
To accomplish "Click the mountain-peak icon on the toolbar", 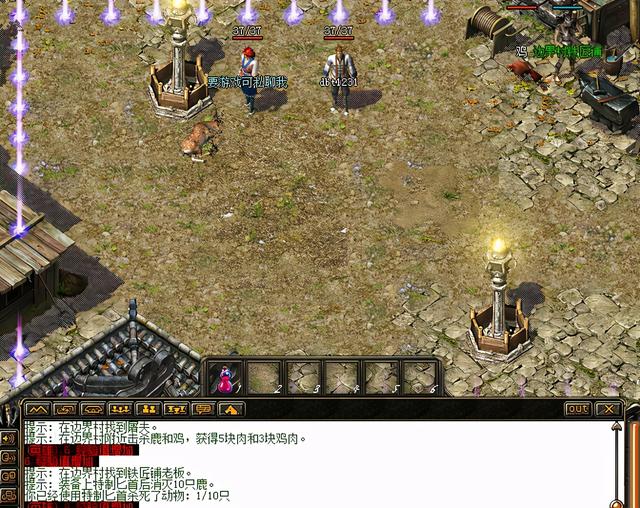I will tap(37, 409).
